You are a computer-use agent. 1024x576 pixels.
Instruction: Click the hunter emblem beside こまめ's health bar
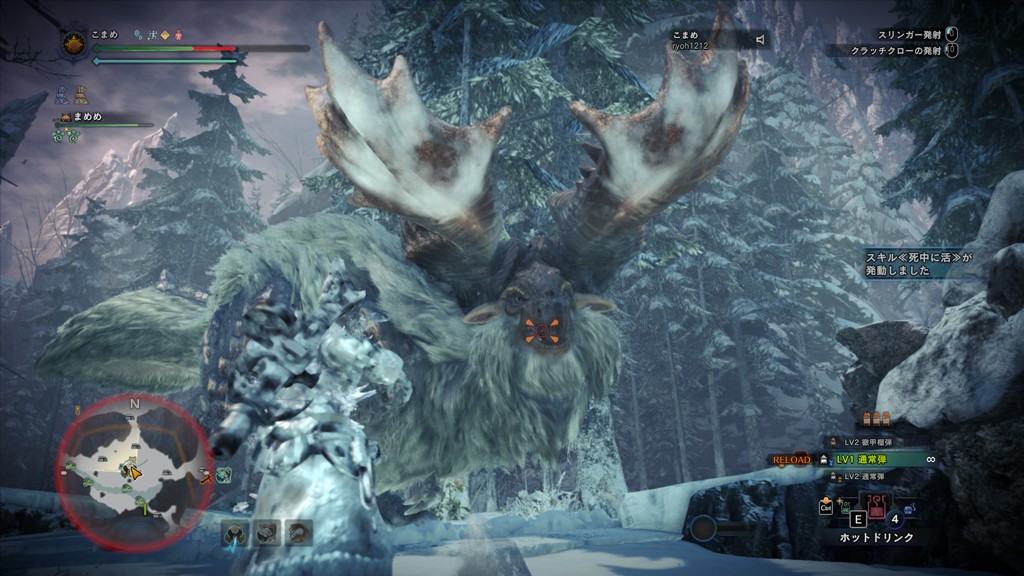tap(74, 44)
